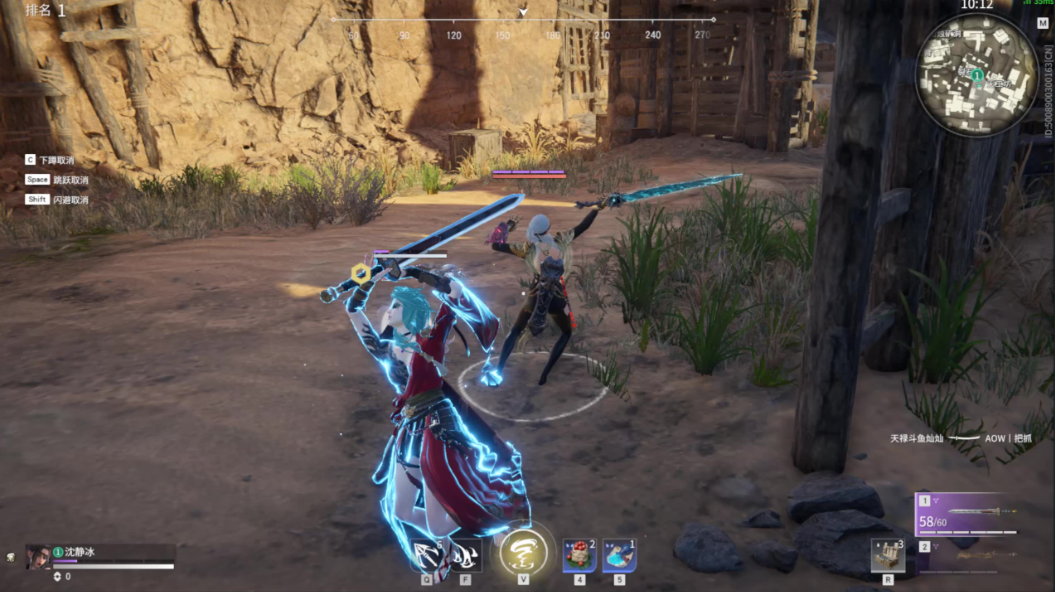Use the red berry sack consumable
Image resolution: width=1055 pixels, height=592 pixels.
(579, 554)
